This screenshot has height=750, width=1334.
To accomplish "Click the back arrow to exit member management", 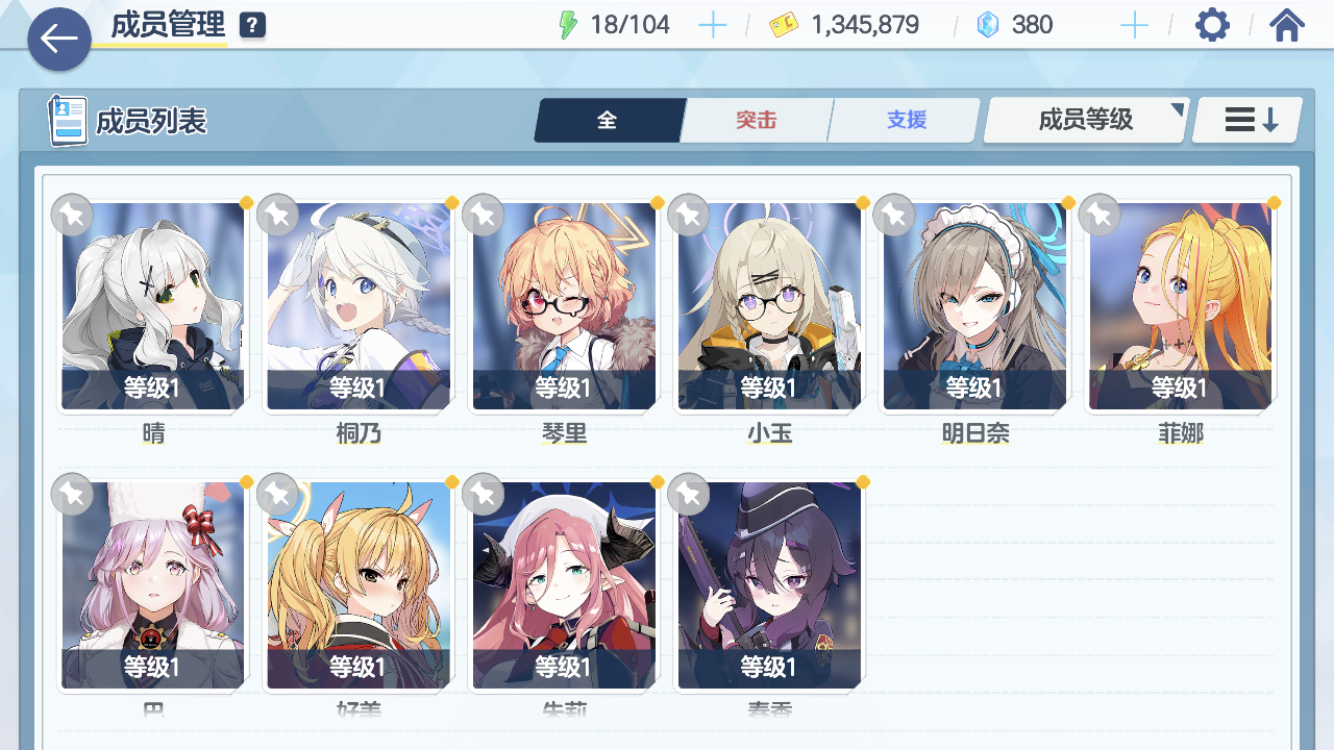I will tap(57, 40).
